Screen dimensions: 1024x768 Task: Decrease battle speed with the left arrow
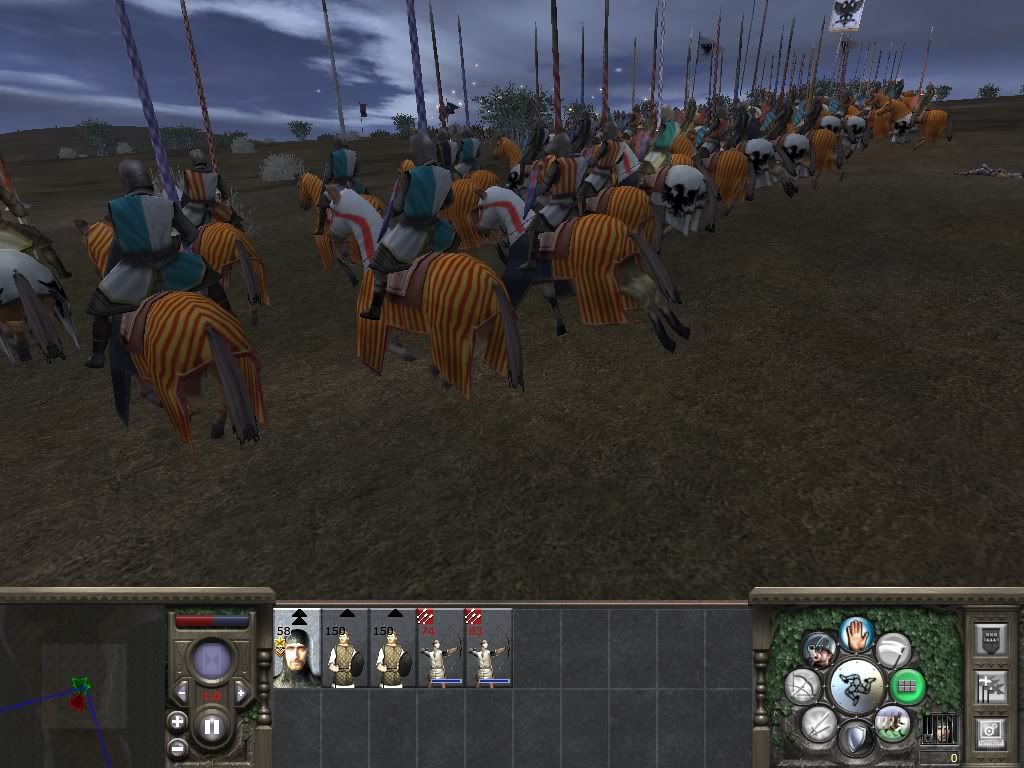point(182,693)
